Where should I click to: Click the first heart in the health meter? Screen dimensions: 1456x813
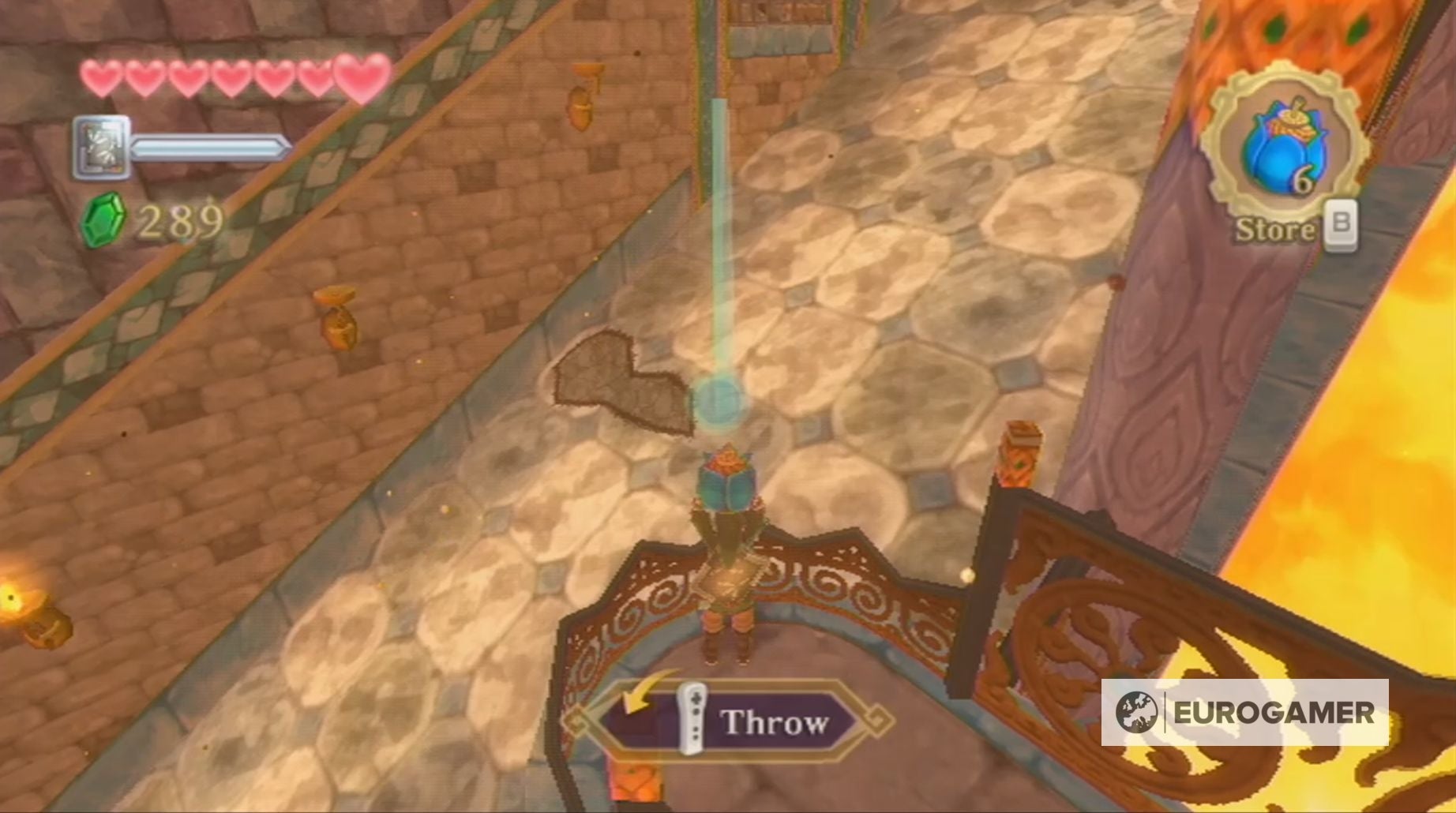point(101,77)
